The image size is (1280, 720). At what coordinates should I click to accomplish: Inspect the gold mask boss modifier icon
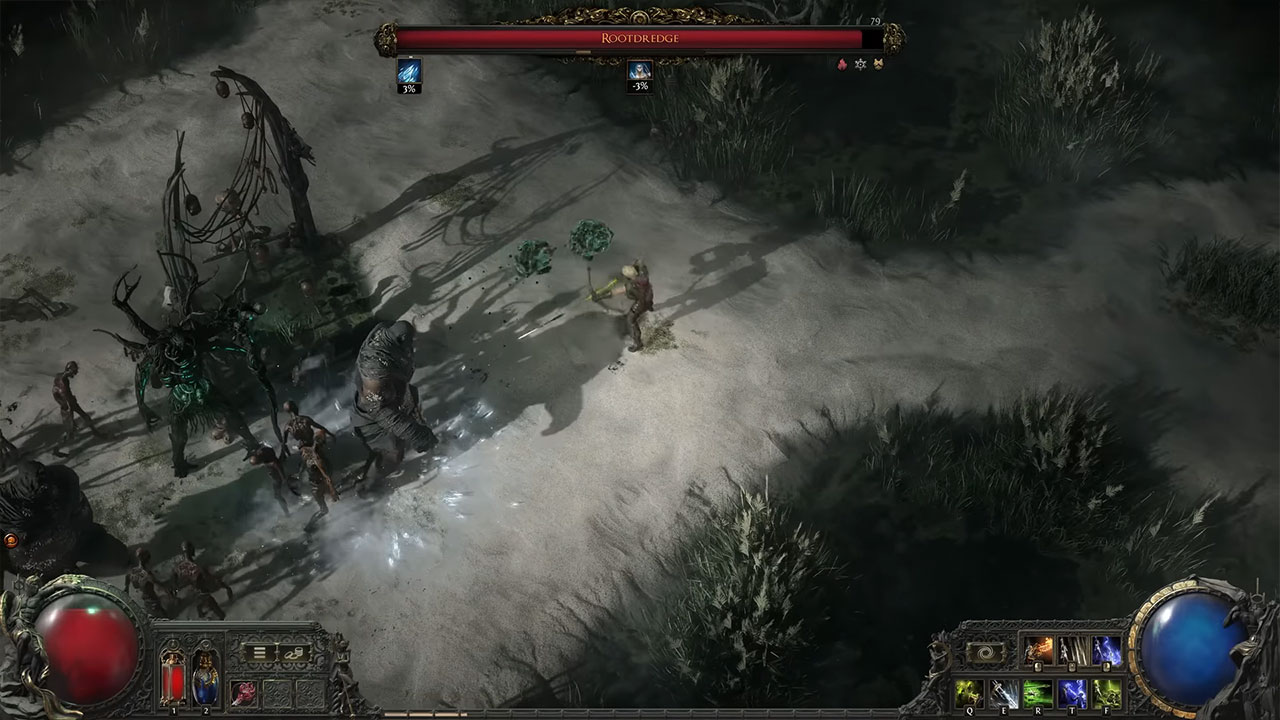(x=878, y=64)
